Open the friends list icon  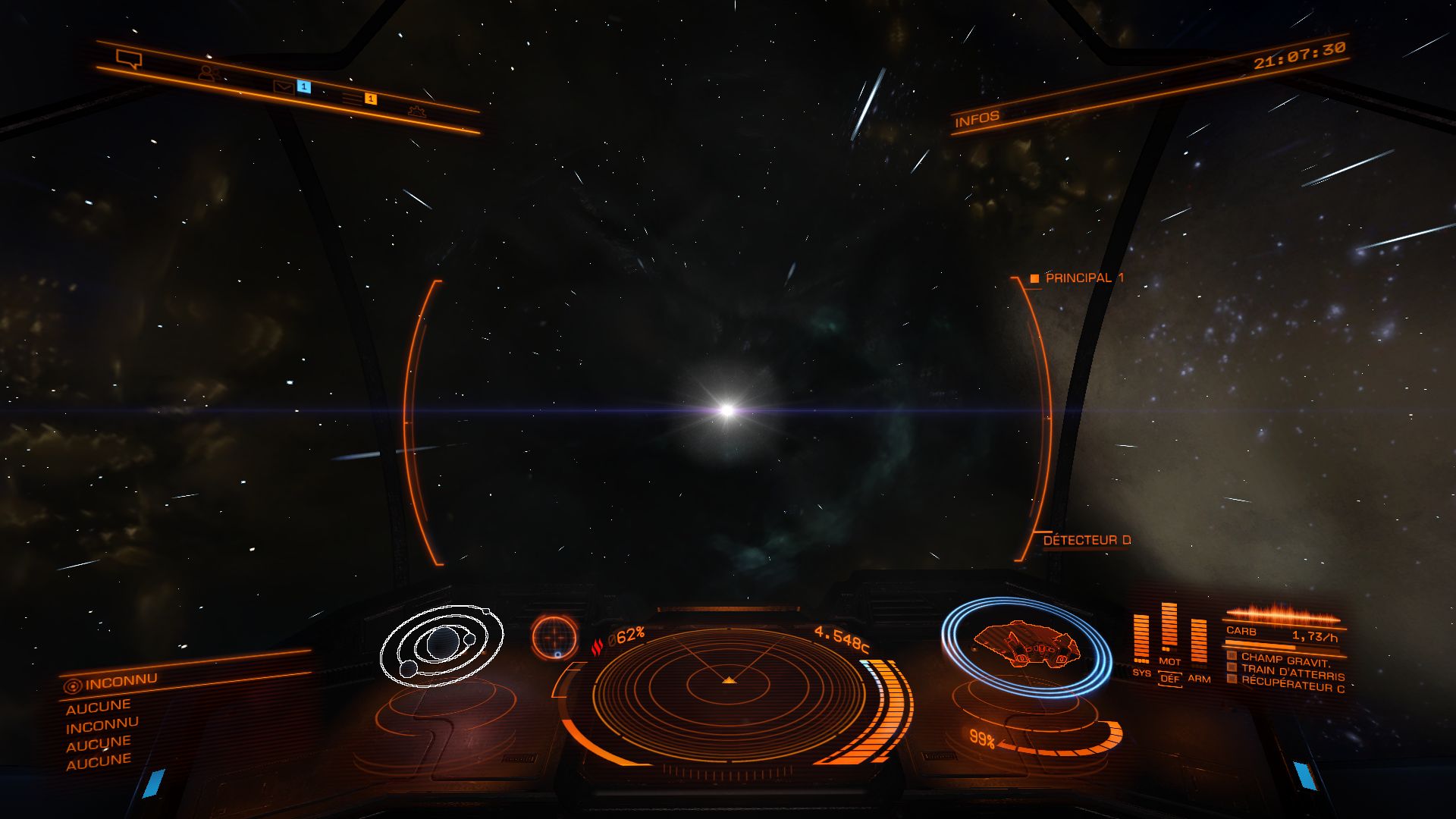pos(208,74)
